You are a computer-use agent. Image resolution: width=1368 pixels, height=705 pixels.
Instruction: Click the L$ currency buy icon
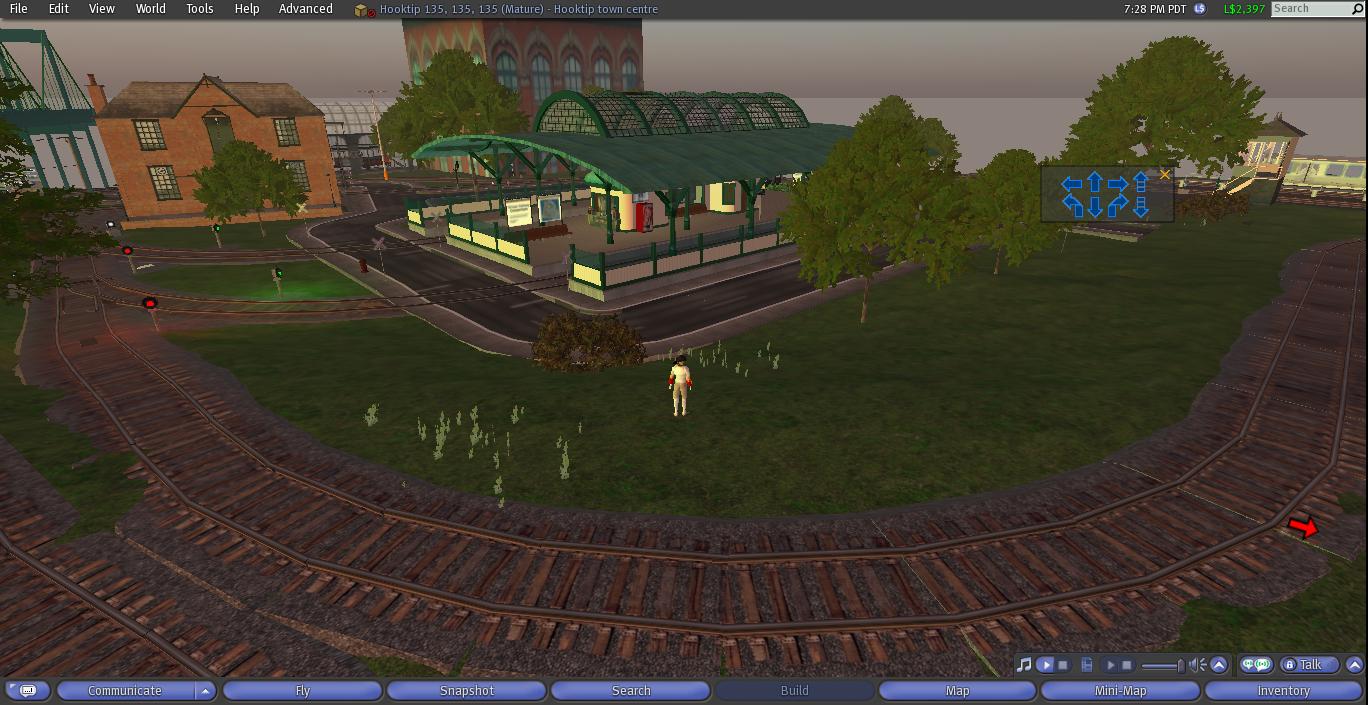click(x=1200, y=9)
